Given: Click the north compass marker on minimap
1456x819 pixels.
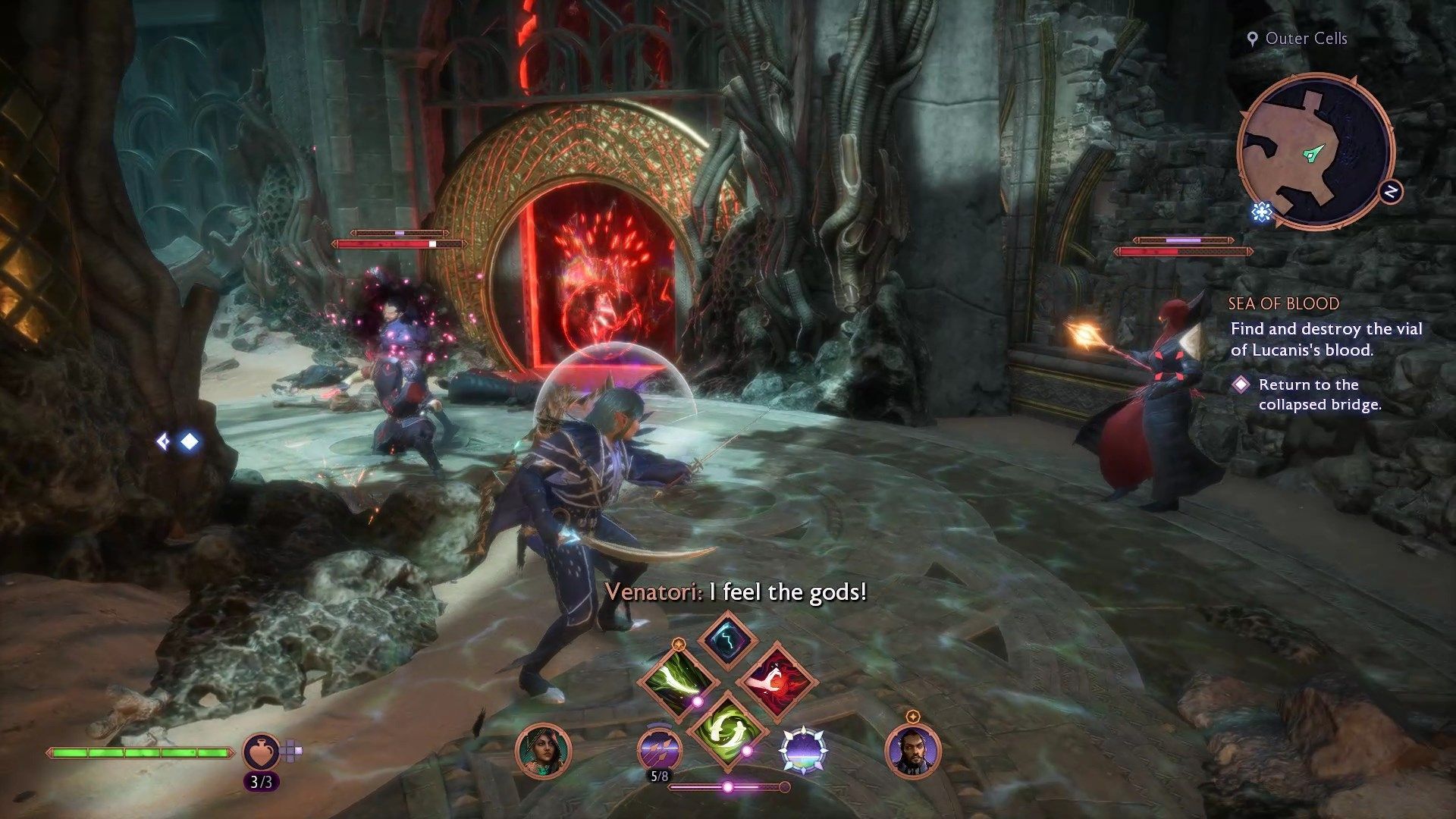Looking at the screenshot, I should 1391,192.
